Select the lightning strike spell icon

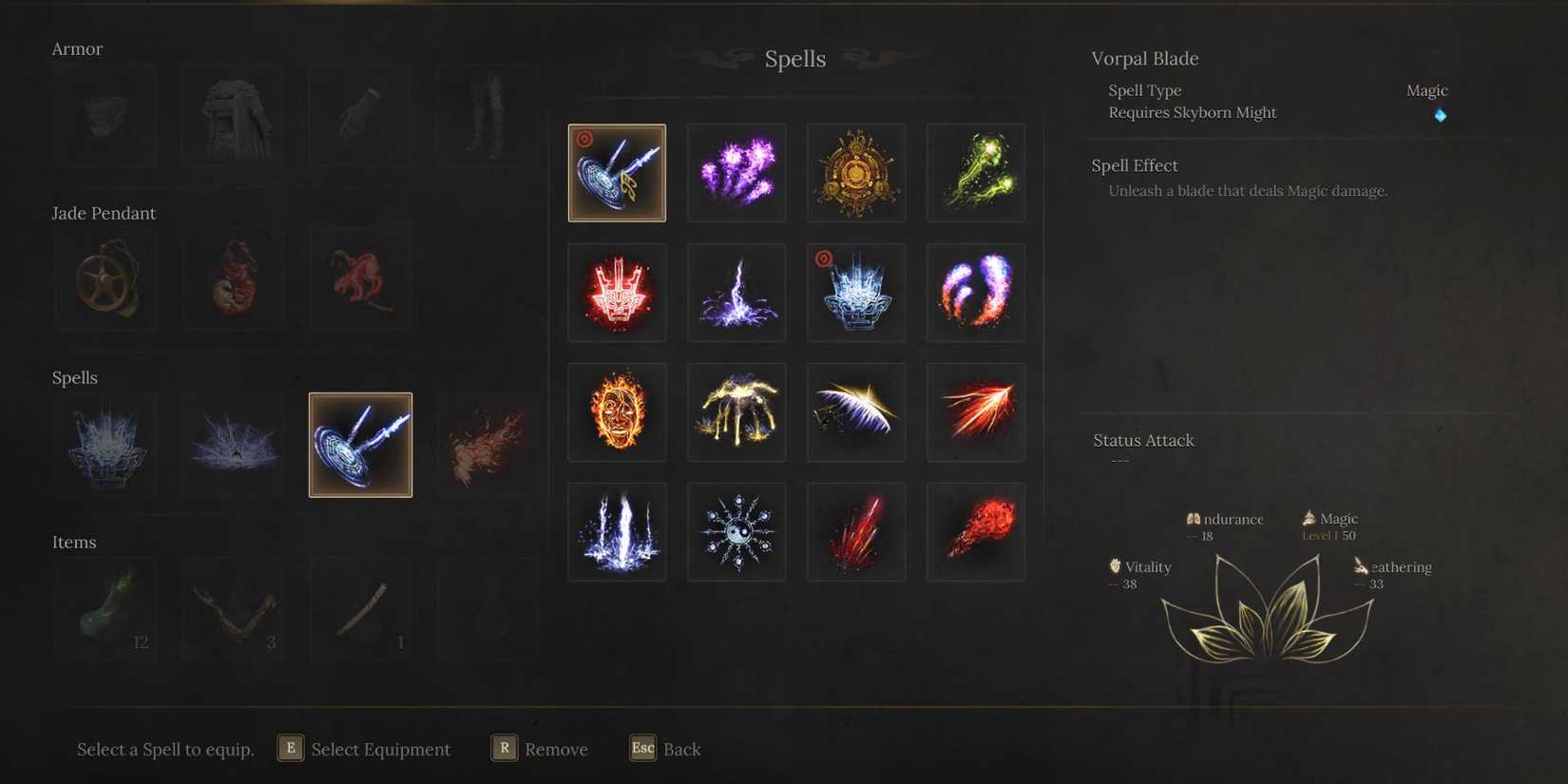736,292
